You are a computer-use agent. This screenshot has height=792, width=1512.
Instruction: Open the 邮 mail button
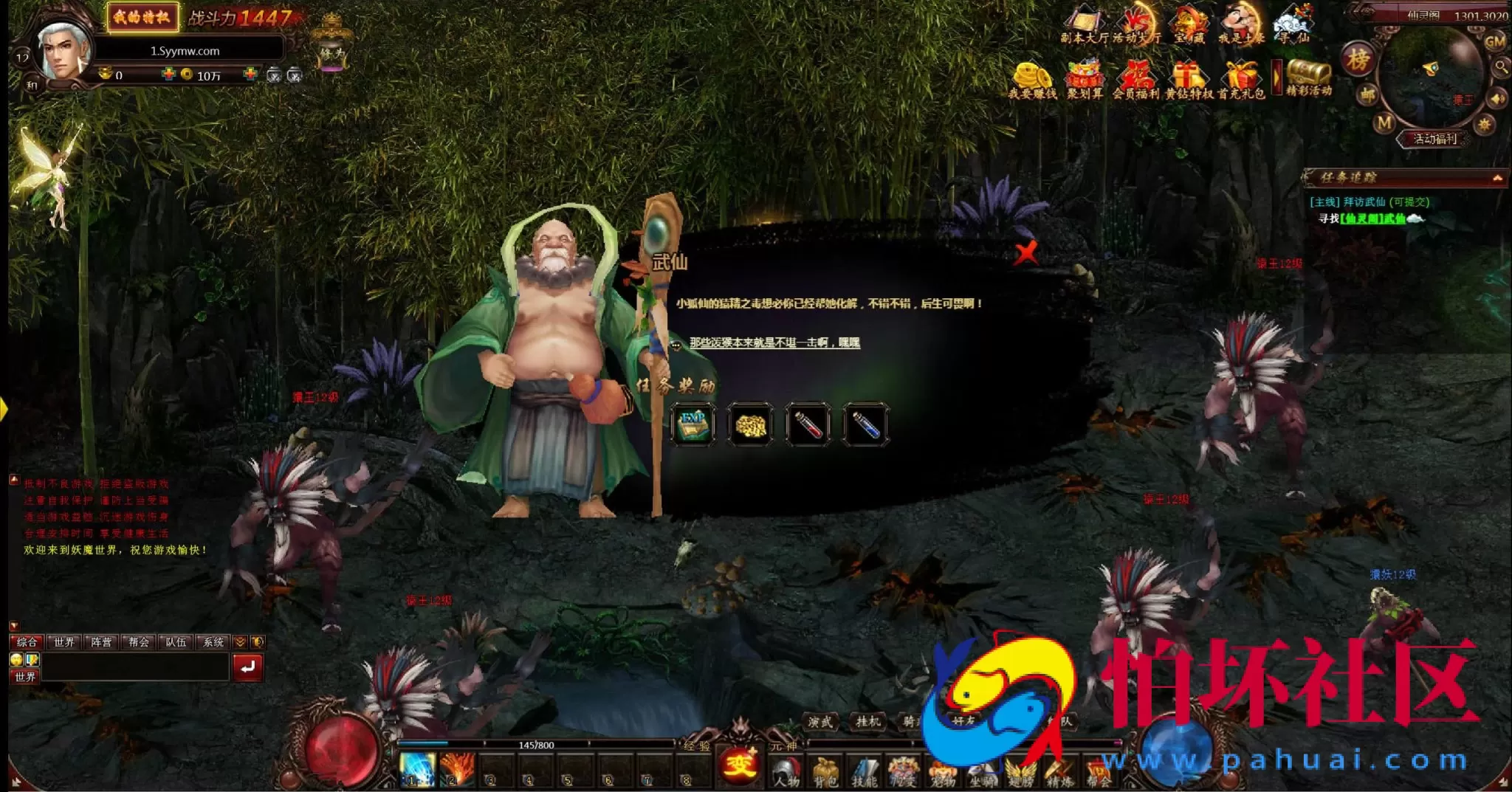coord(1368,94)
